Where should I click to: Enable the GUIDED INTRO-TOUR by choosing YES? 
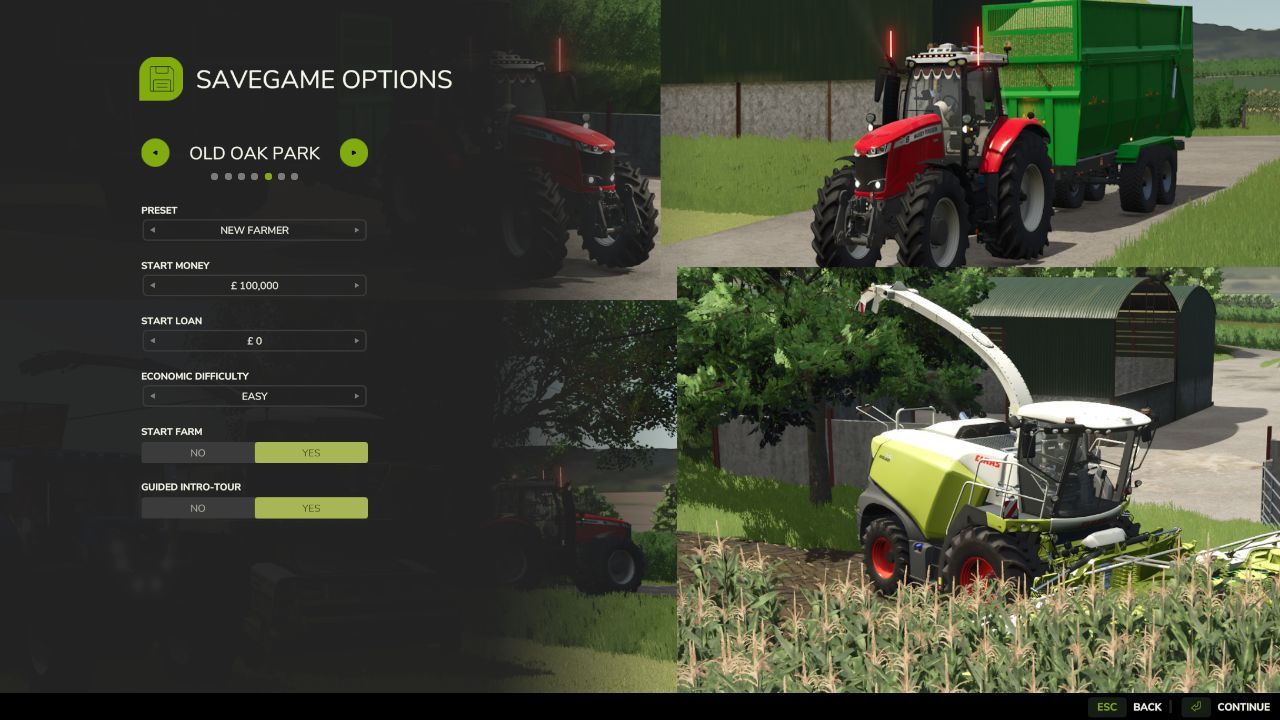311,507
